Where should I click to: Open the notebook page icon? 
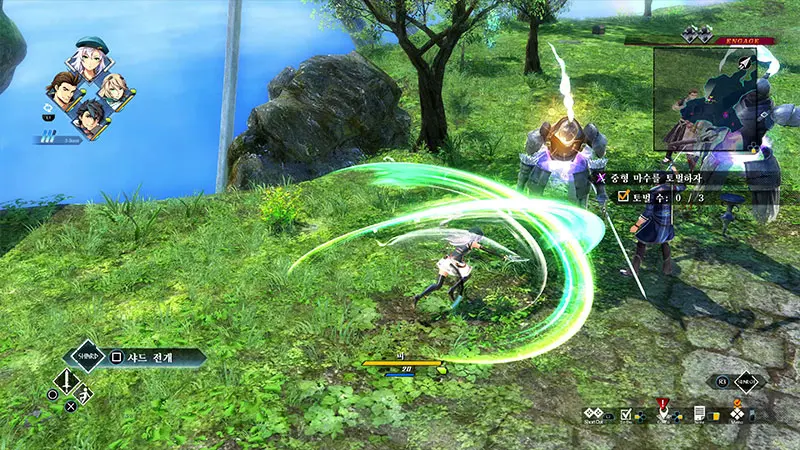[x=700, y=413]
